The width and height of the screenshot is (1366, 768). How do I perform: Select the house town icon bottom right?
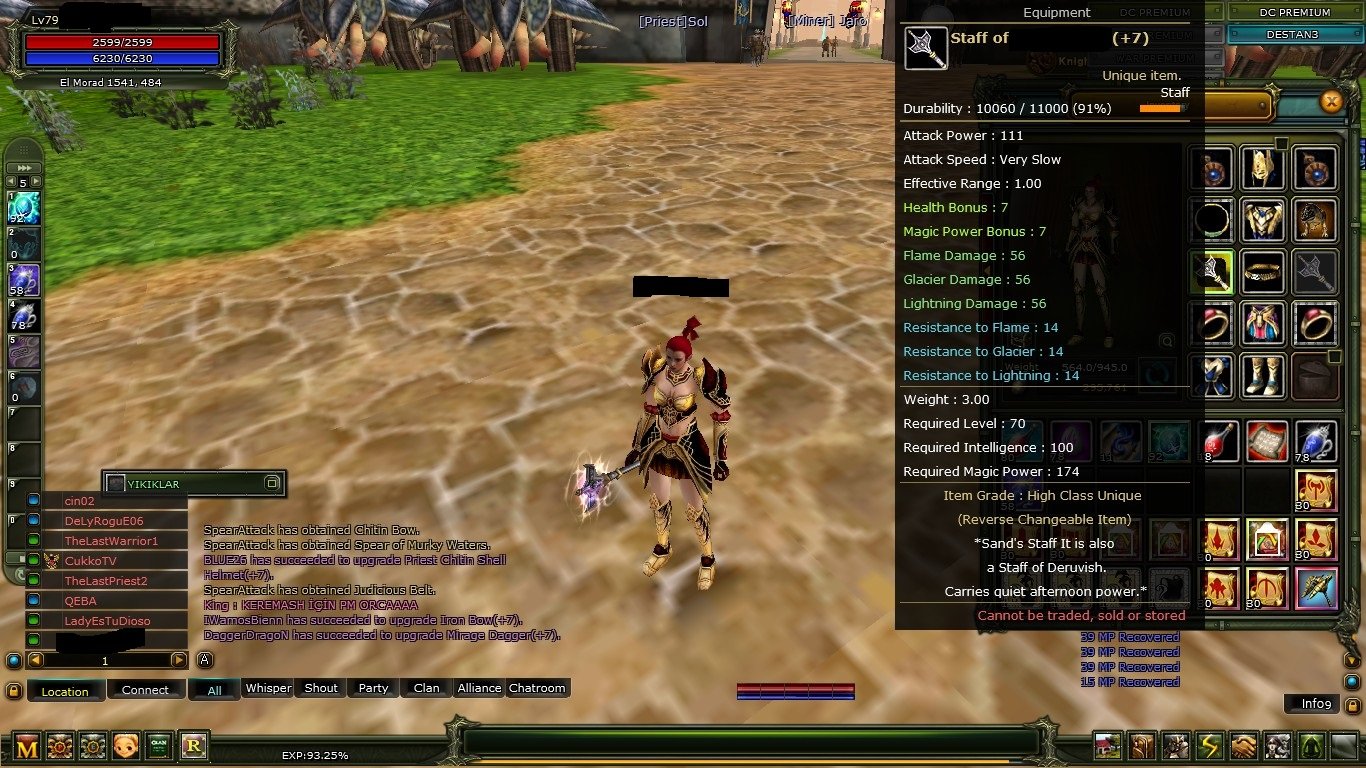[1107, 747]
